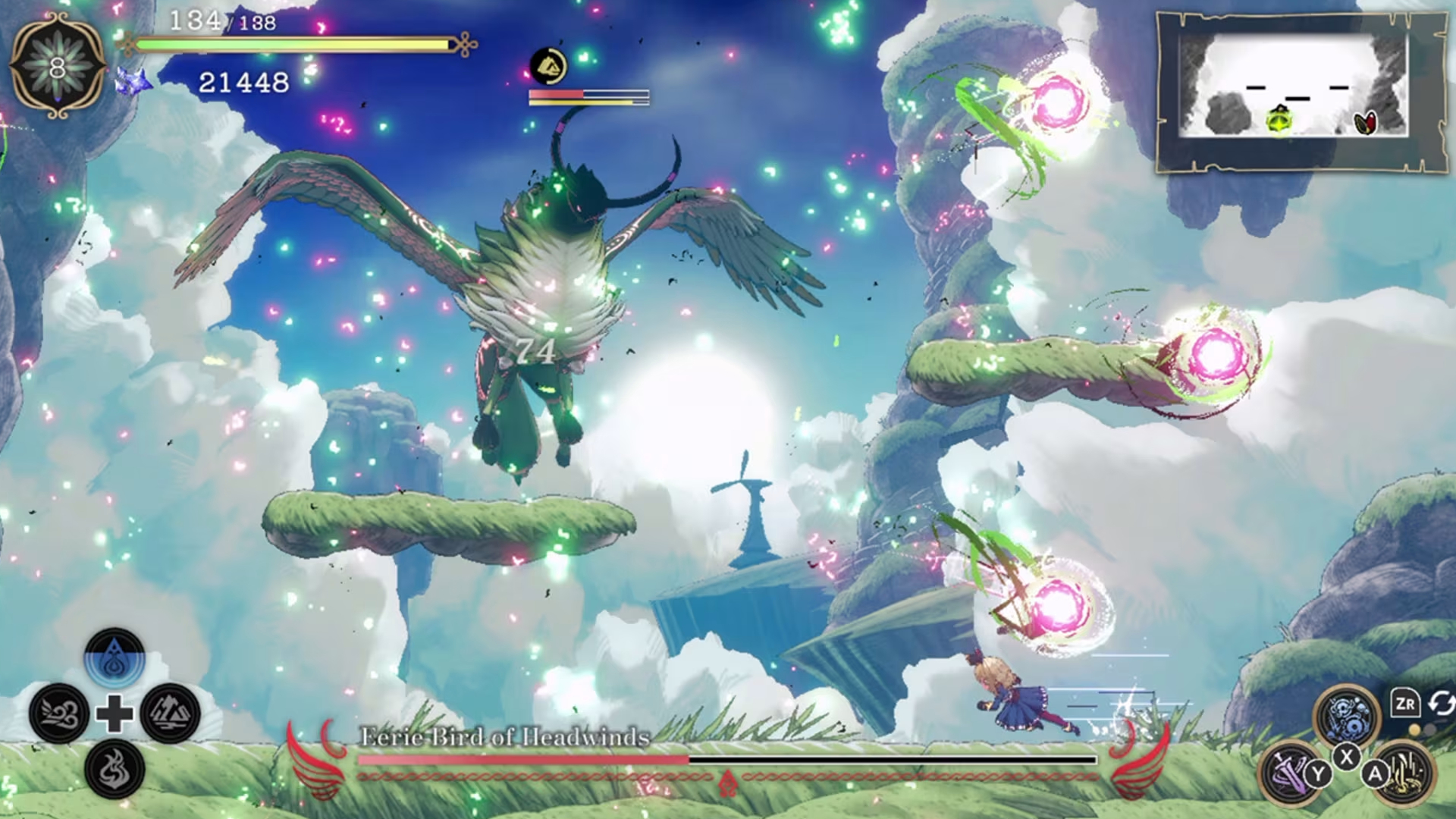Select the wind cloud element icon
Screen dimensions: 1456x819
(59, 714)
